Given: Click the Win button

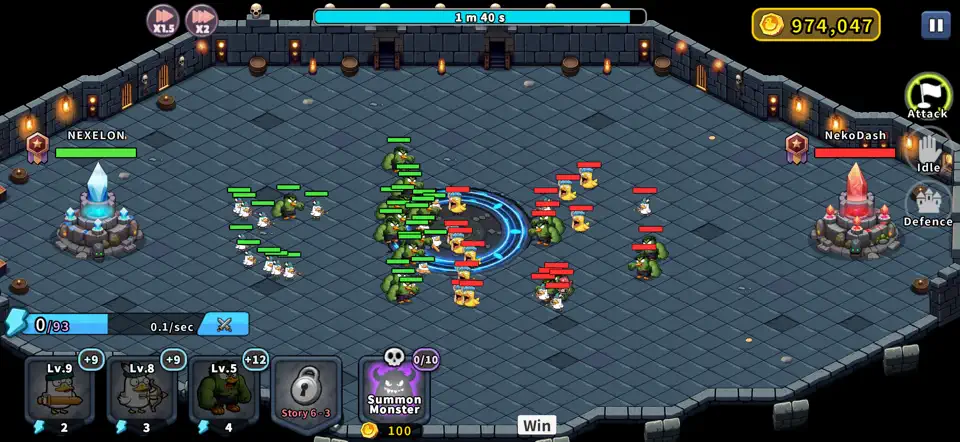Looking at the screenshot, I should point(536,425).
